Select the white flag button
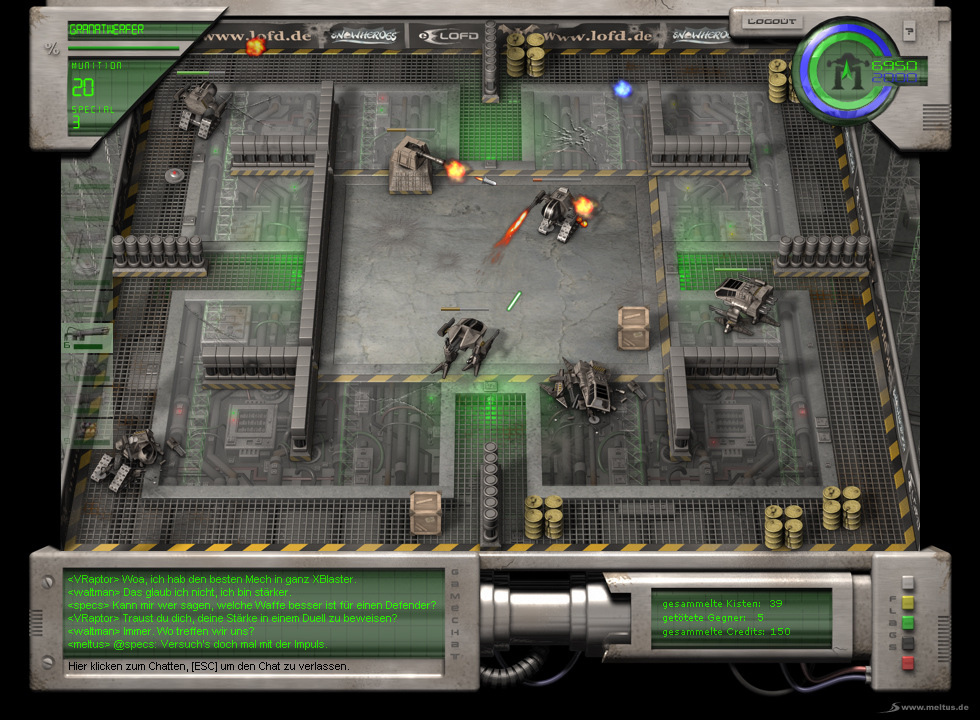 pos(908,582)
